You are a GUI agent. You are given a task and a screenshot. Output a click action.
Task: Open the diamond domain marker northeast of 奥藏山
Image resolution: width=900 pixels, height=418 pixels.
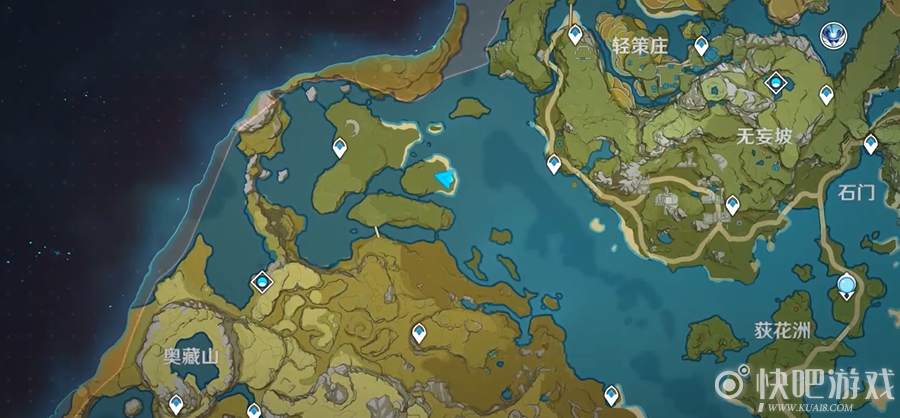[262, 283]
